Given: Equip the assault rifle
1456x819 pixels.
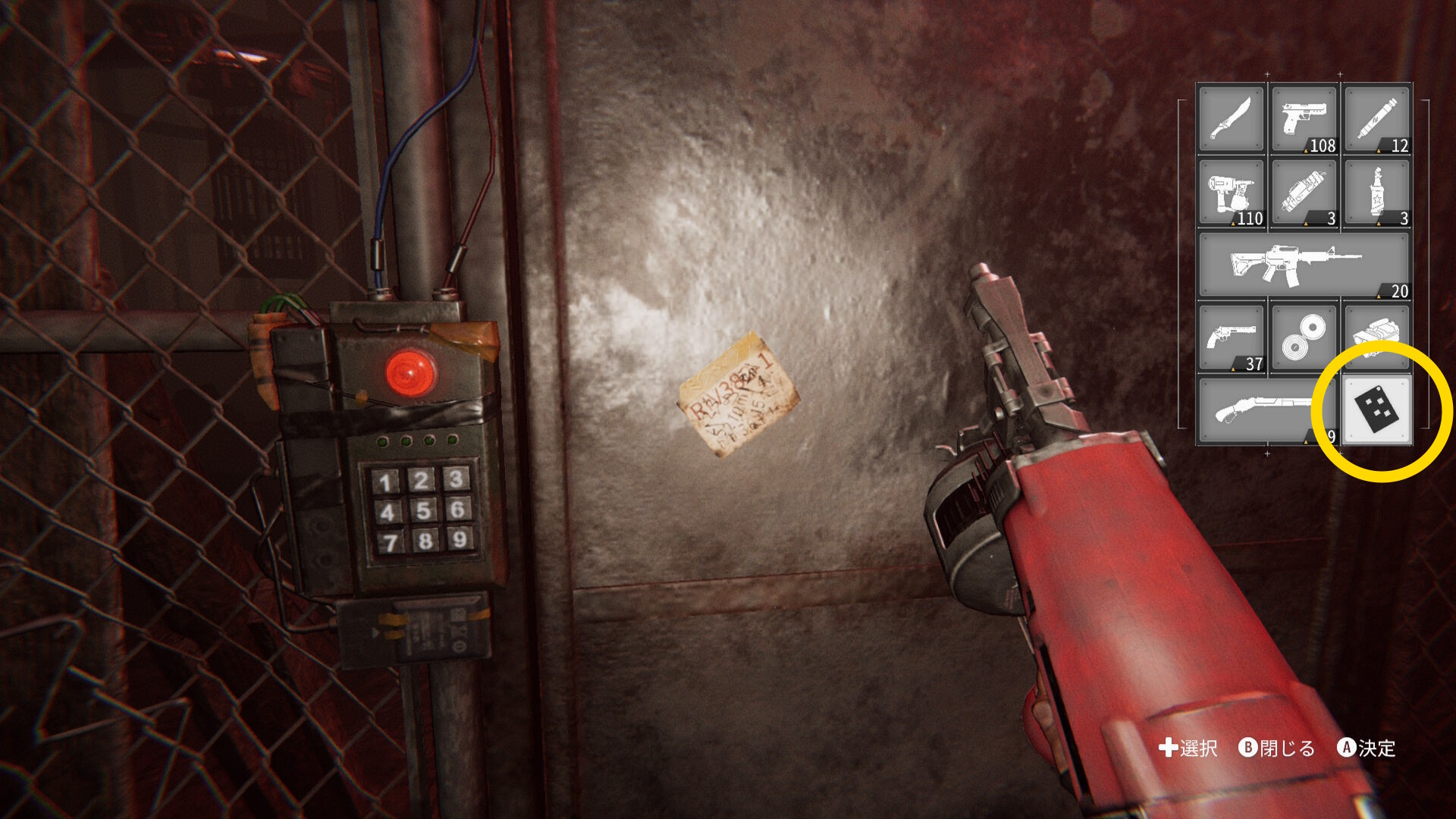Looking at the screenshot, I should [x=1304, y=265].
